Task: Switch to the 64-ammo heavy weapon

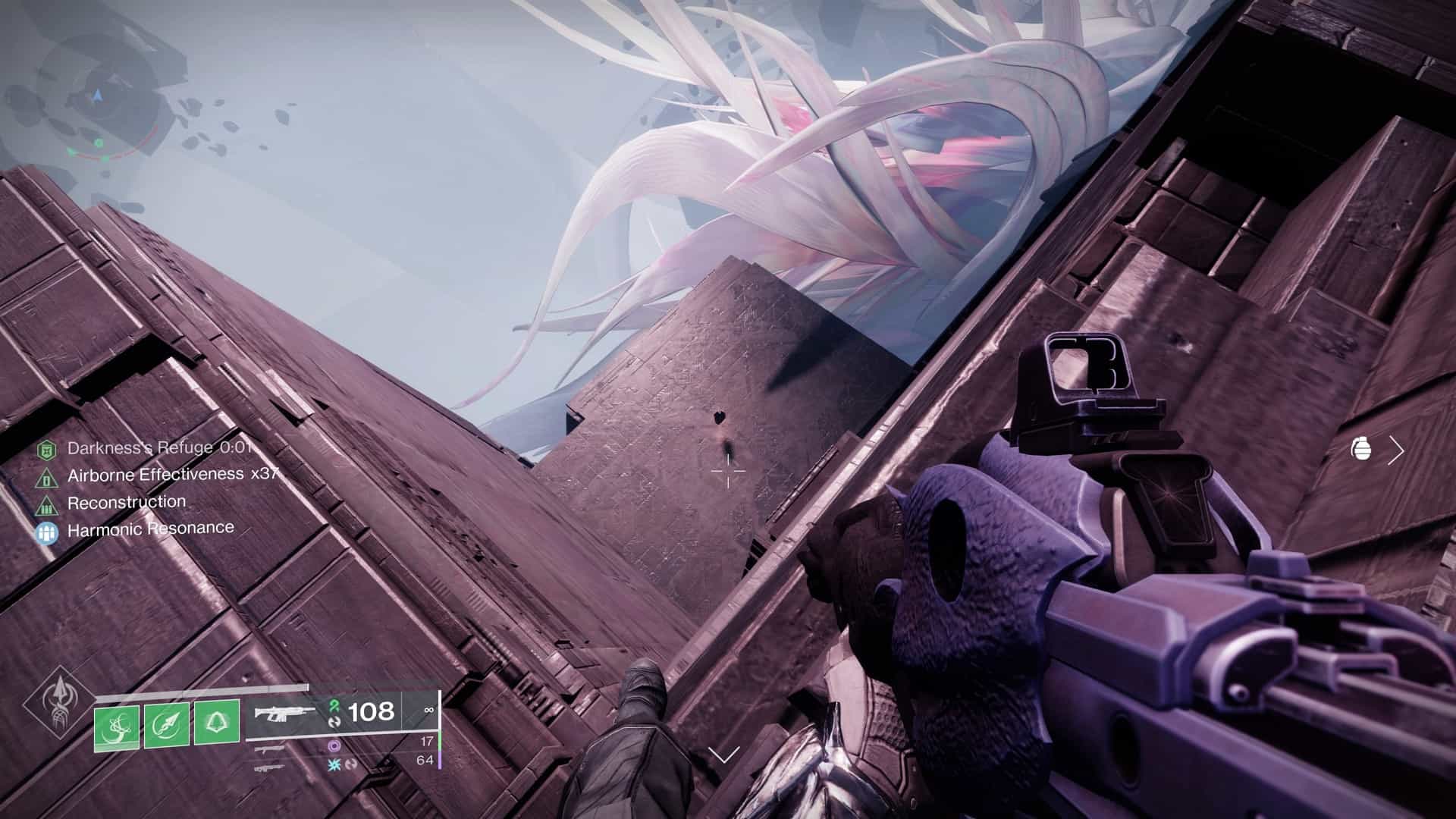Action: click(271, 767)
